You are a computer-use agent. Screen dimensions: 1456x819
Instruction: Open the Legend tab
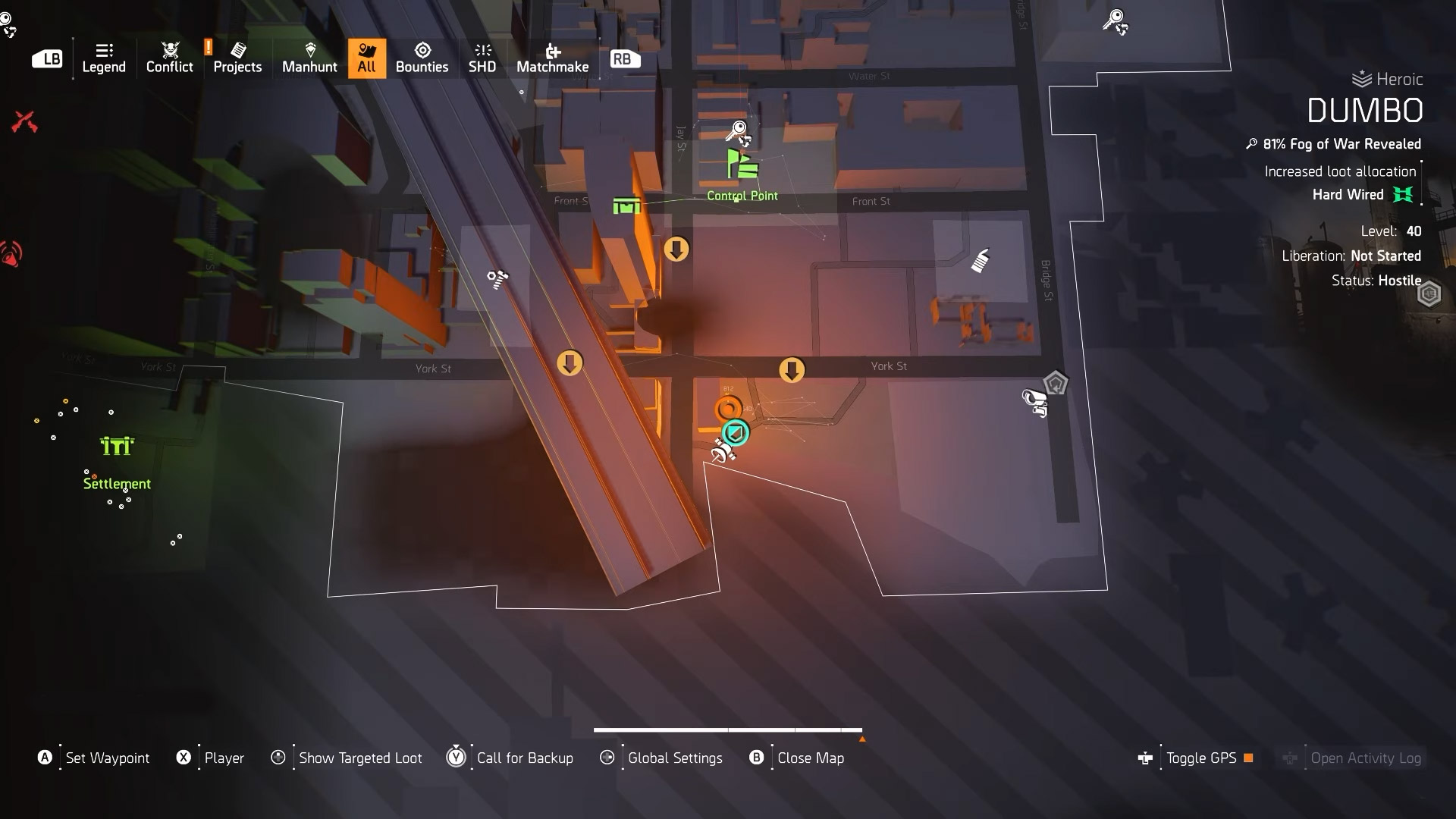[x=104, y=58]
